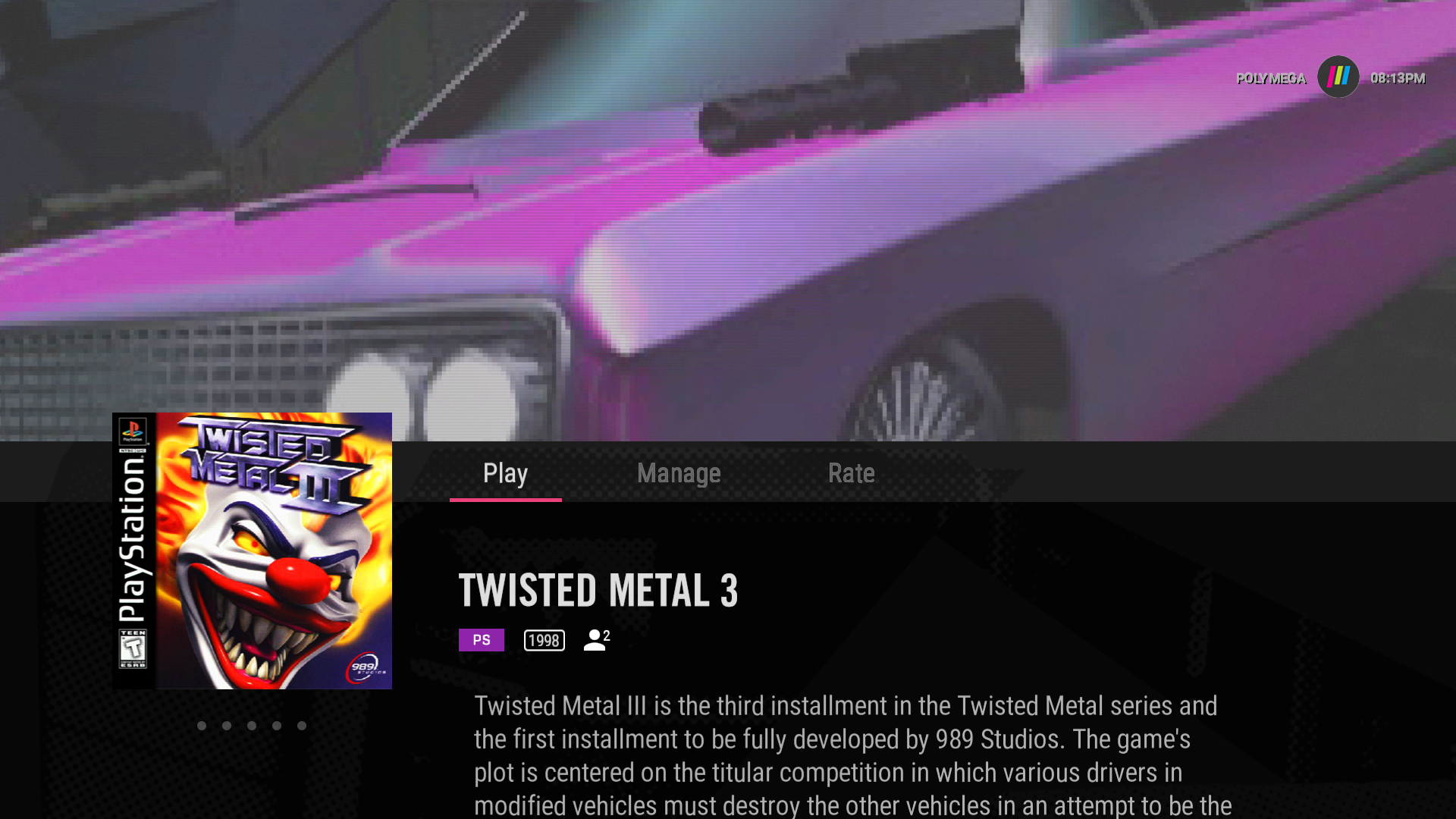1456x819 pixels.
Task: Select the Rate tab
Action: pyautogui.click(x=851, y=473)
